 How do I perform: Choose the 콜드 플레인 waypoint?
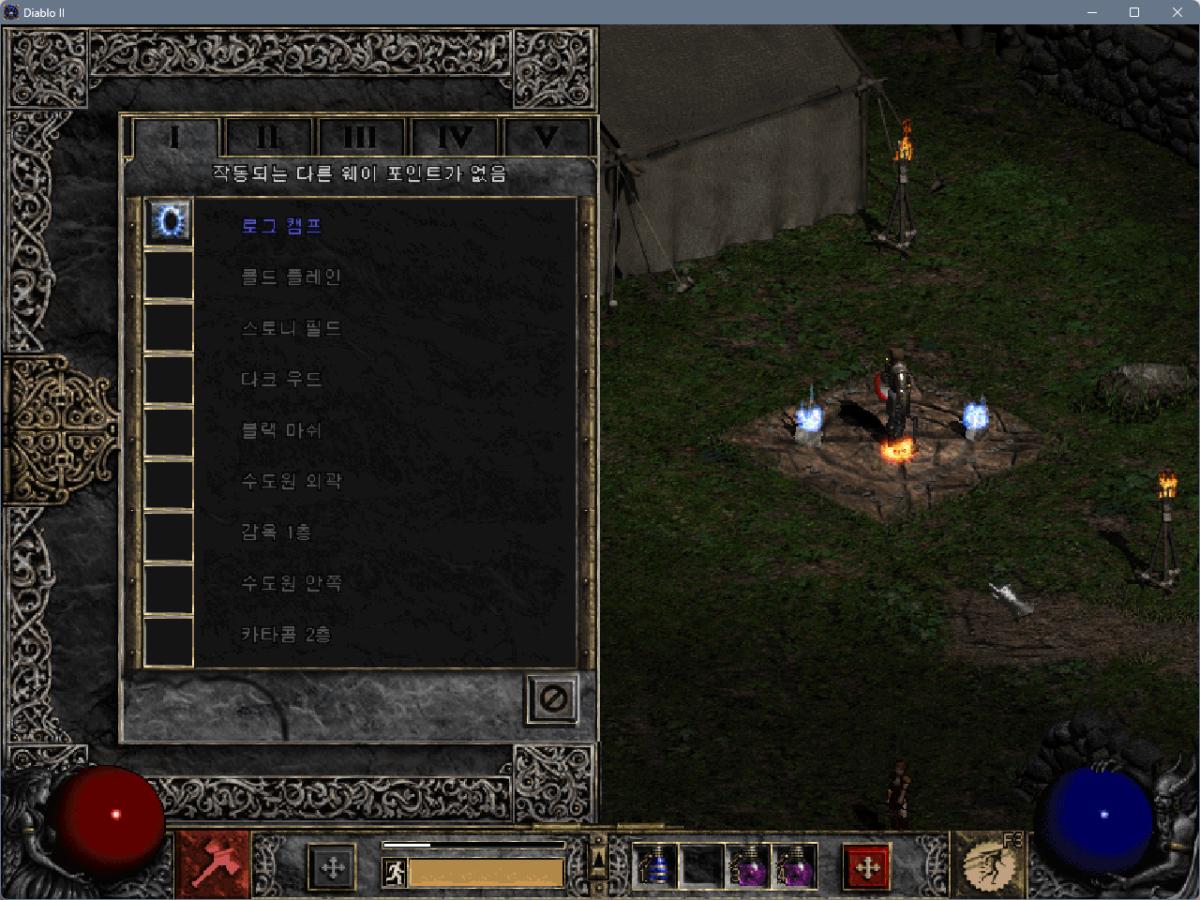pos(291,277)
